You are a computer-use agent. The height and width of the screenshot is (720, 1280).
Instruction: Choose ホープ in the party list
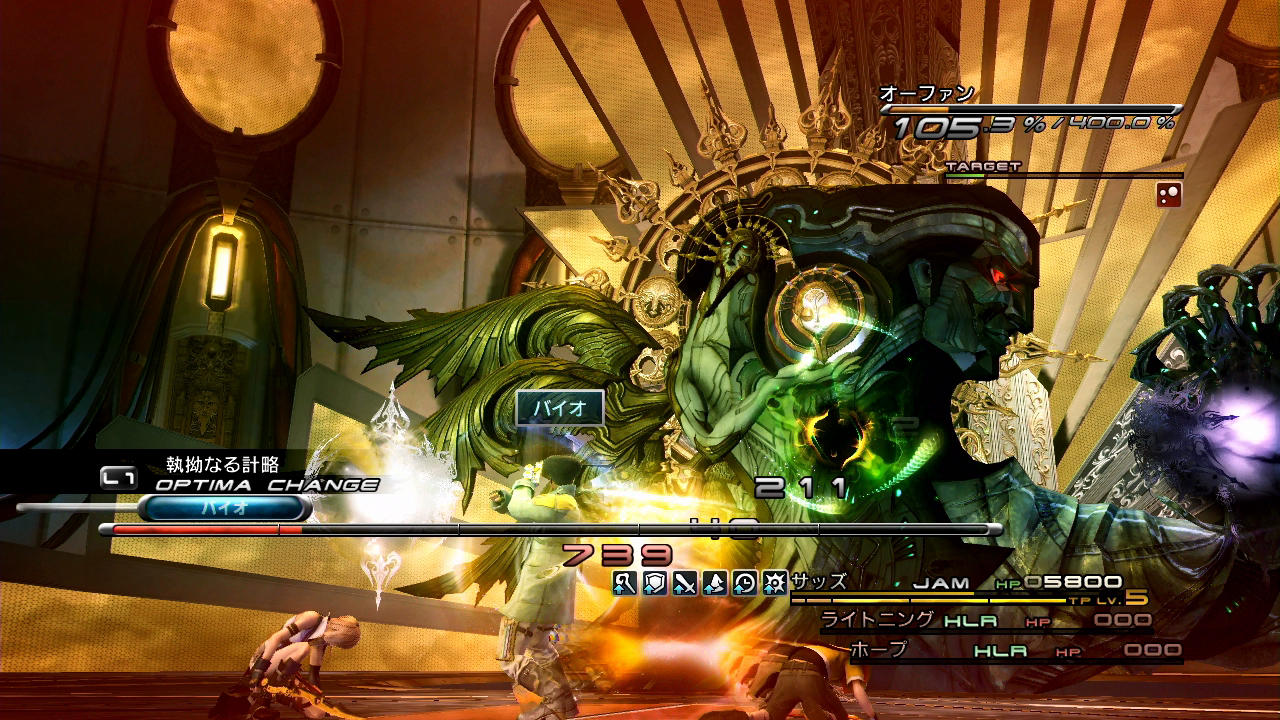[x=878, y=650]
